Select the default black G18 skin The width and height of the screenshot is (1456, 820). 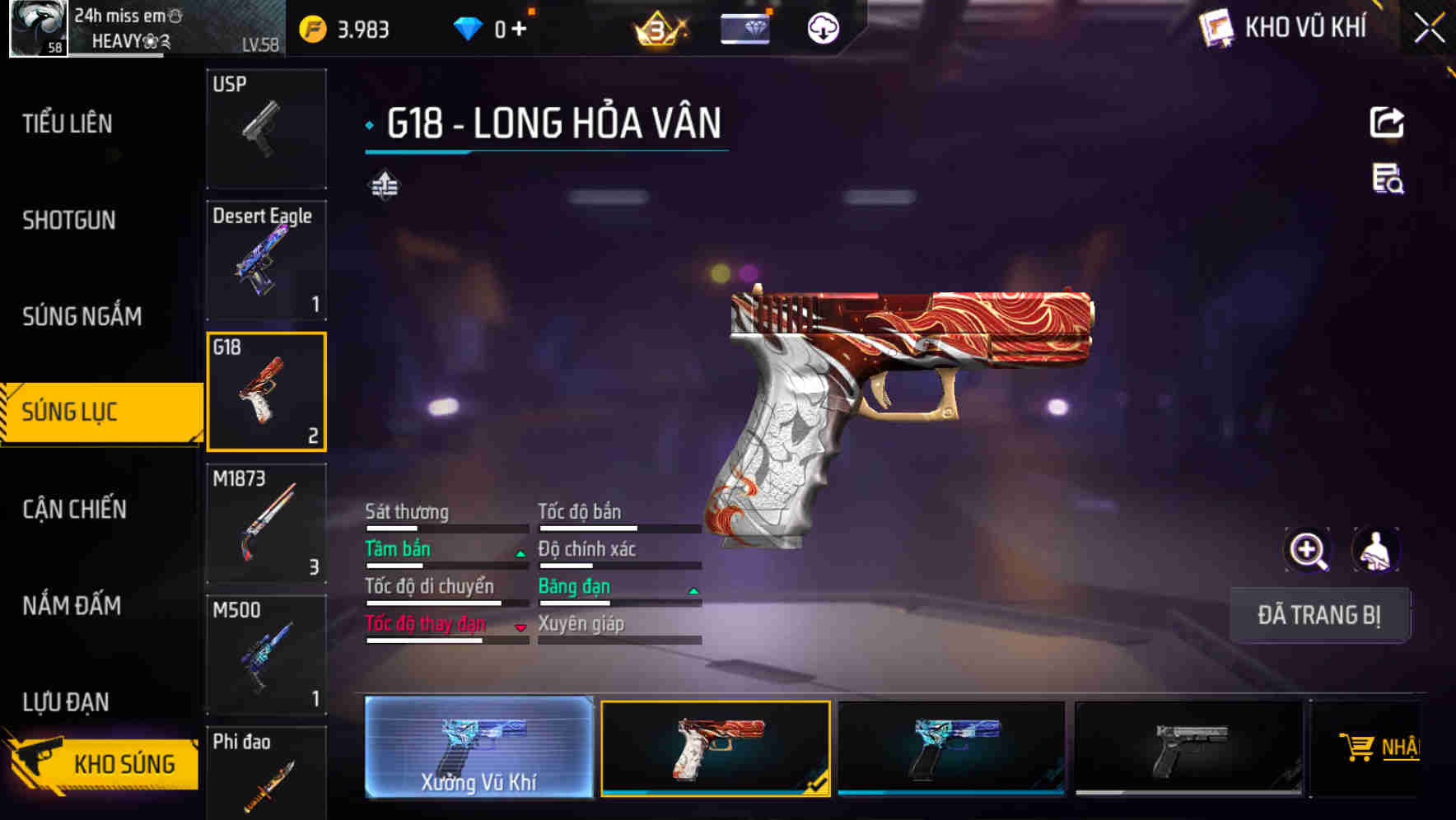pos(1188,748)
